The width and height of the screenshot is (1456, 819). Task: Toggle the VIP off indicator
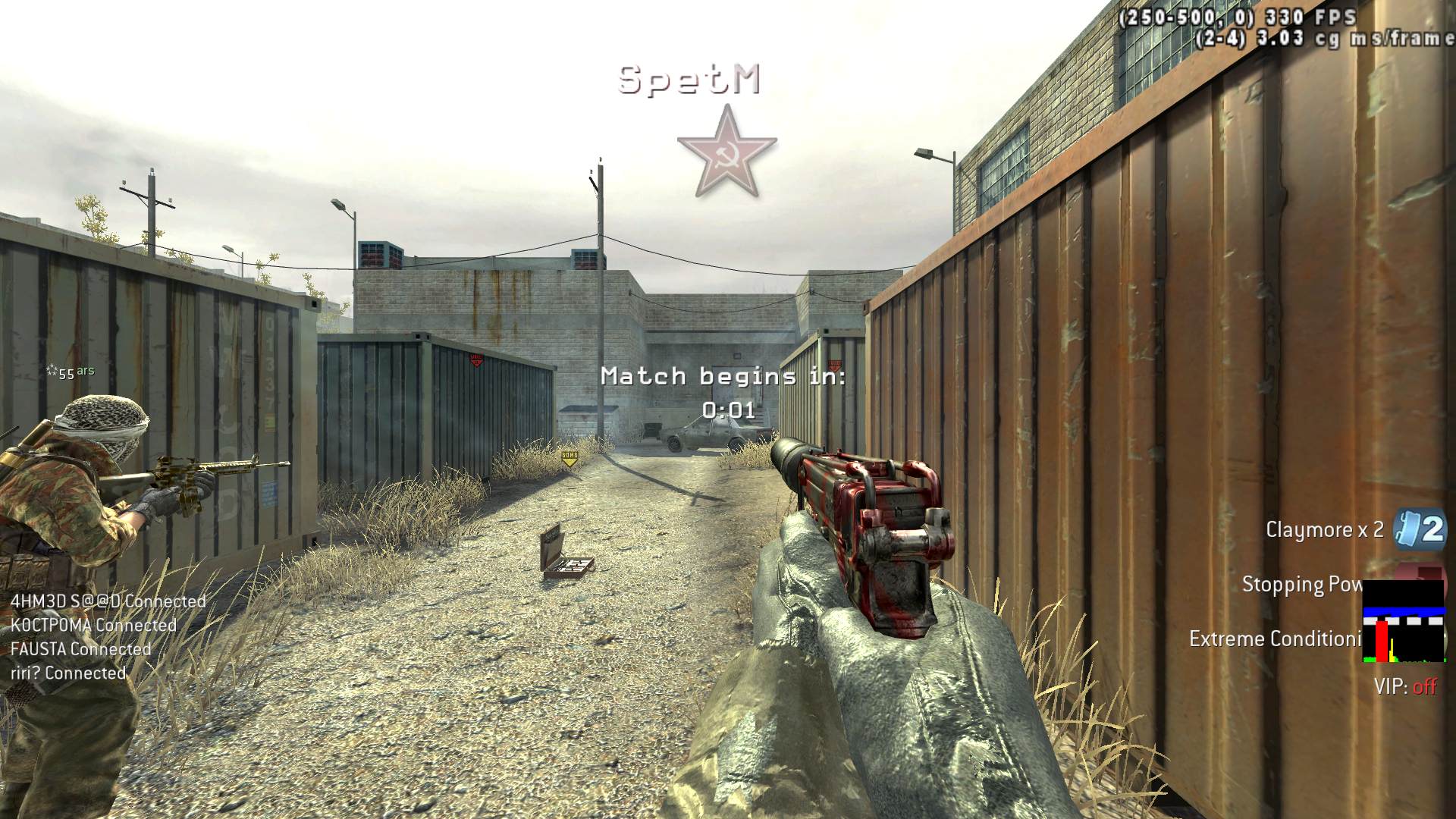(1405, 687)
